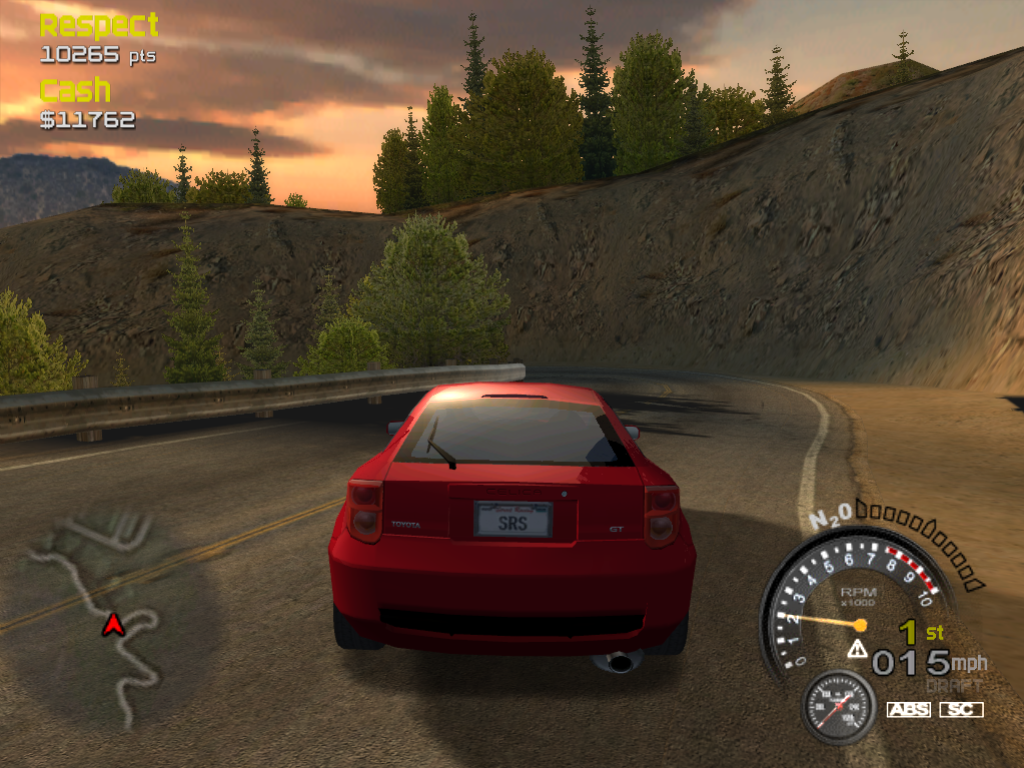
Task: Select the red player arrow on minimap
Action: click(114, 625)
